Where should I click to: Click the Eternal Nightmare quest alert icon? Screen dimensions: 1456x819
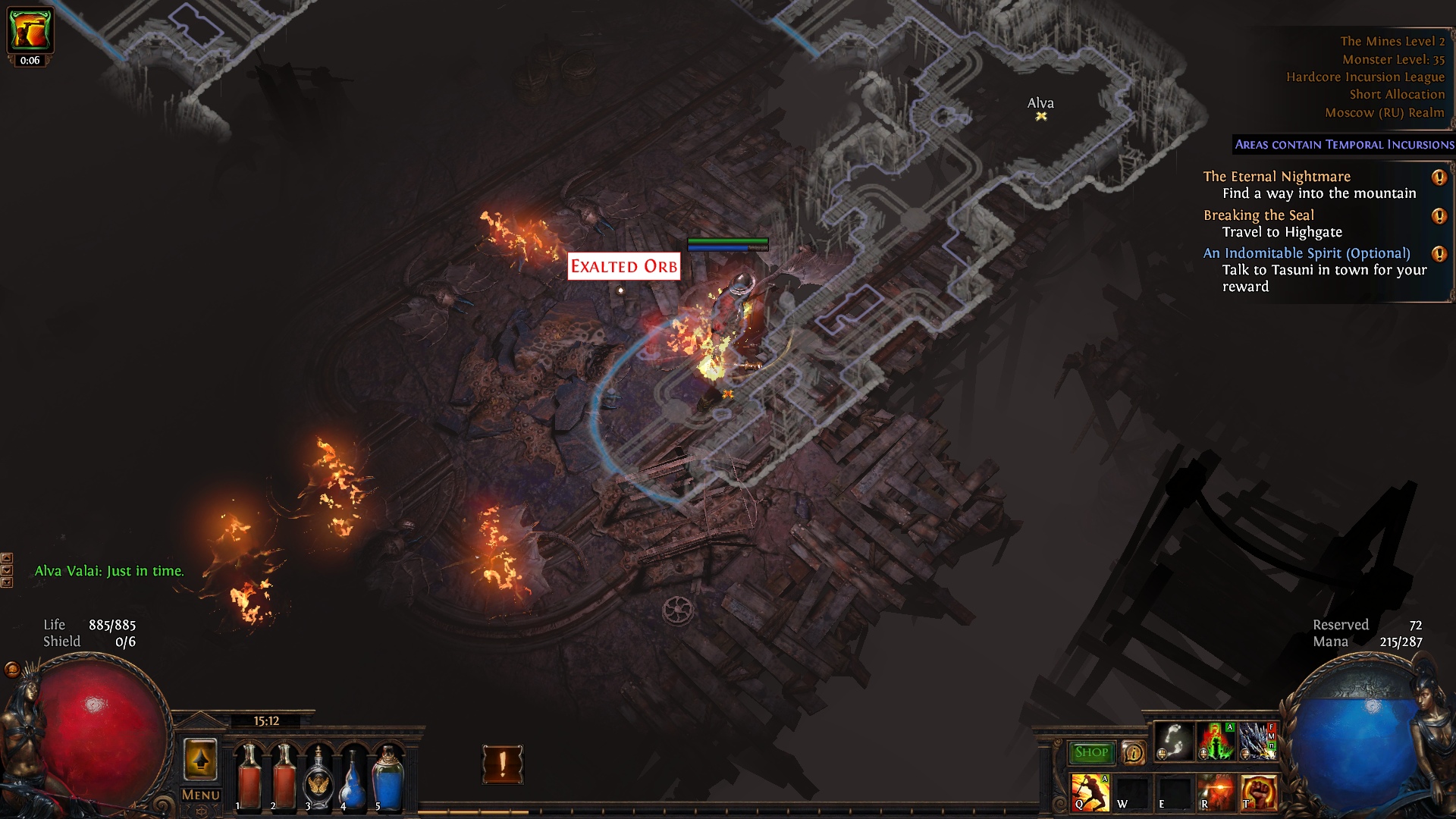point(1439,177)
